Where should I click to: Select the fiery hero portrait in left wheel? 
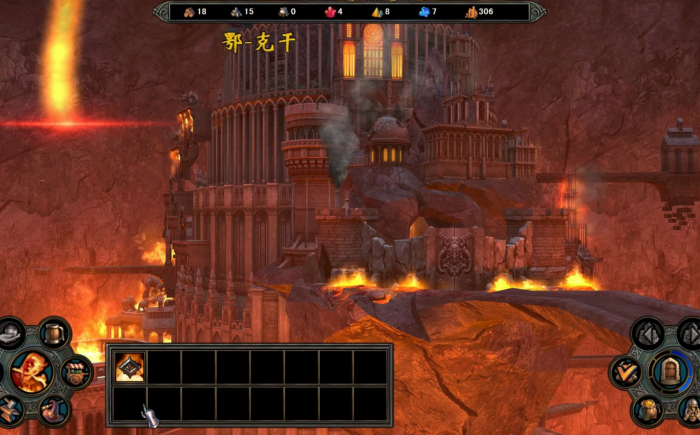tap(32, 372)
